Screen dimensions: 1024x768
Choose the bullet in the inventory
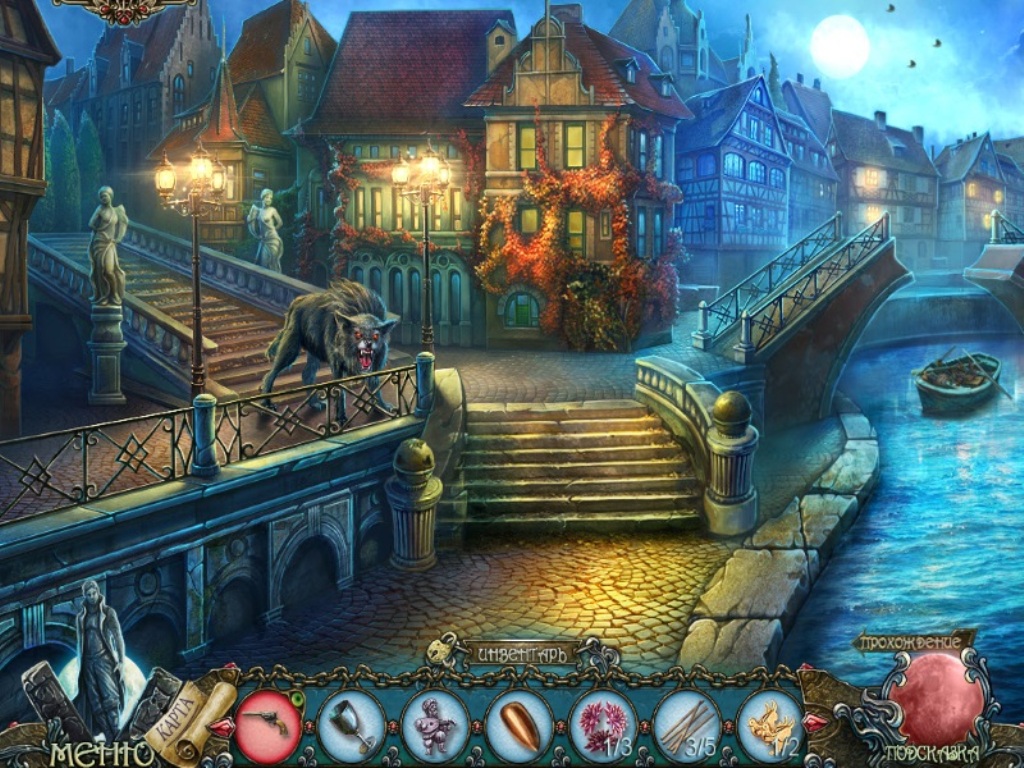pyautogui.click(x=519, y=724)
